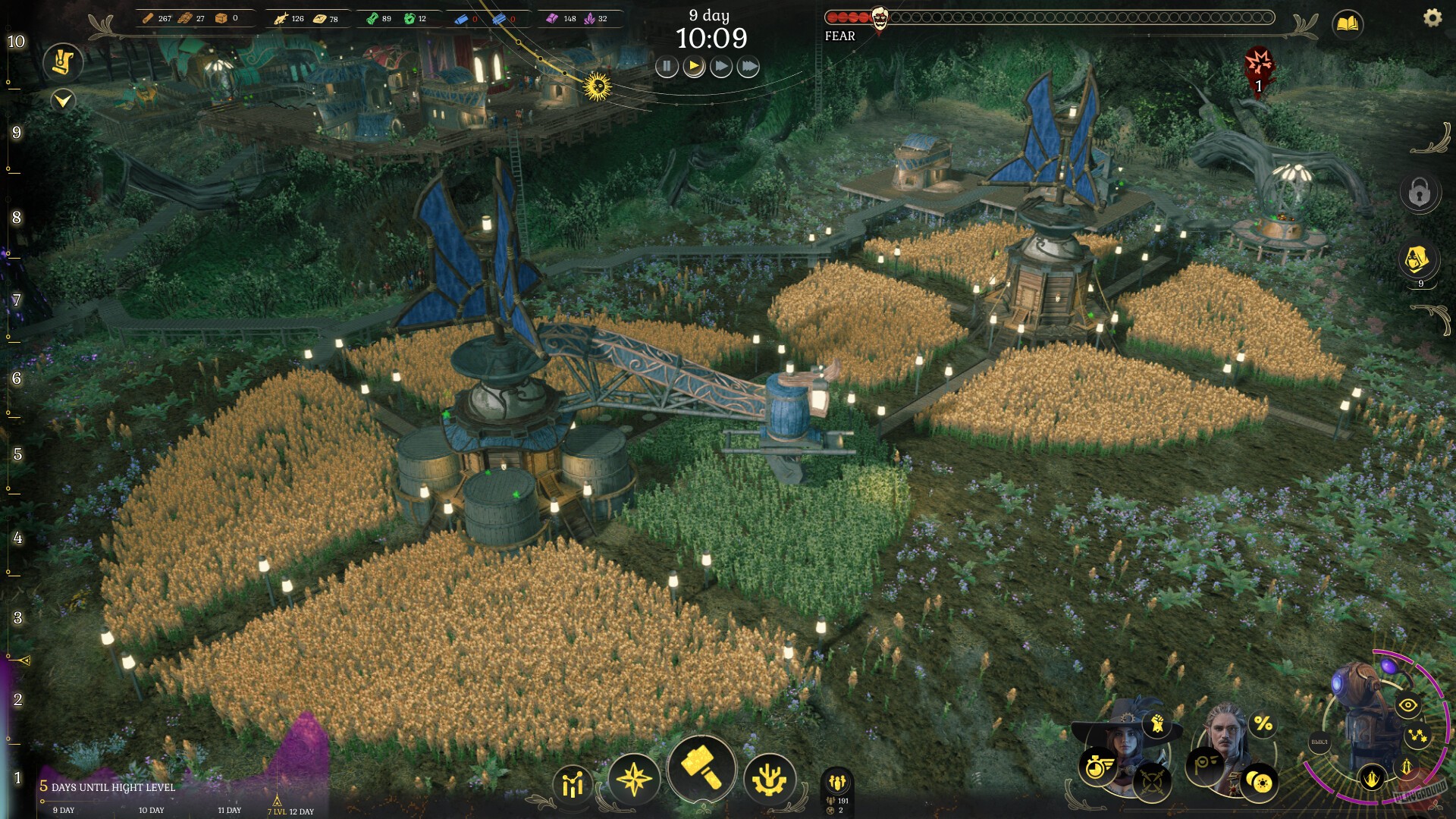Set game speed to fastest triple arrow
Image resolution: width=1456 pixels, height=819 pixels.
point(748,67)
